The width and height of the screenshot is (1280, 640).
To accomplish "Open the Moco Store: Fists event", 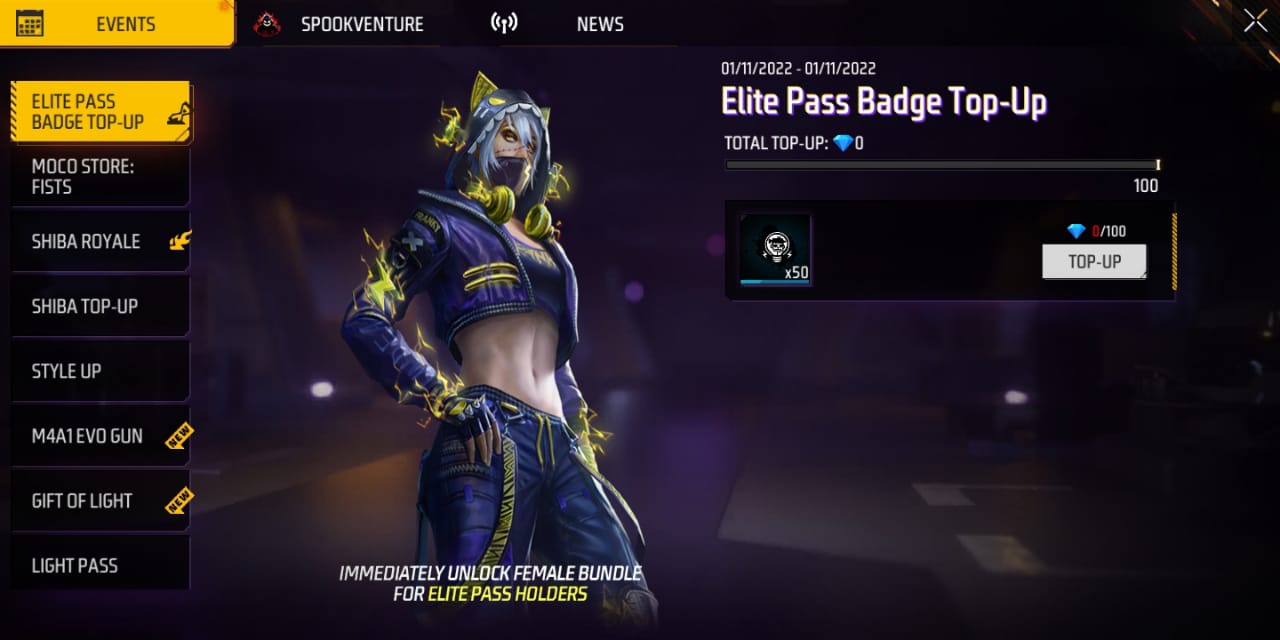I will pos(100,177).
